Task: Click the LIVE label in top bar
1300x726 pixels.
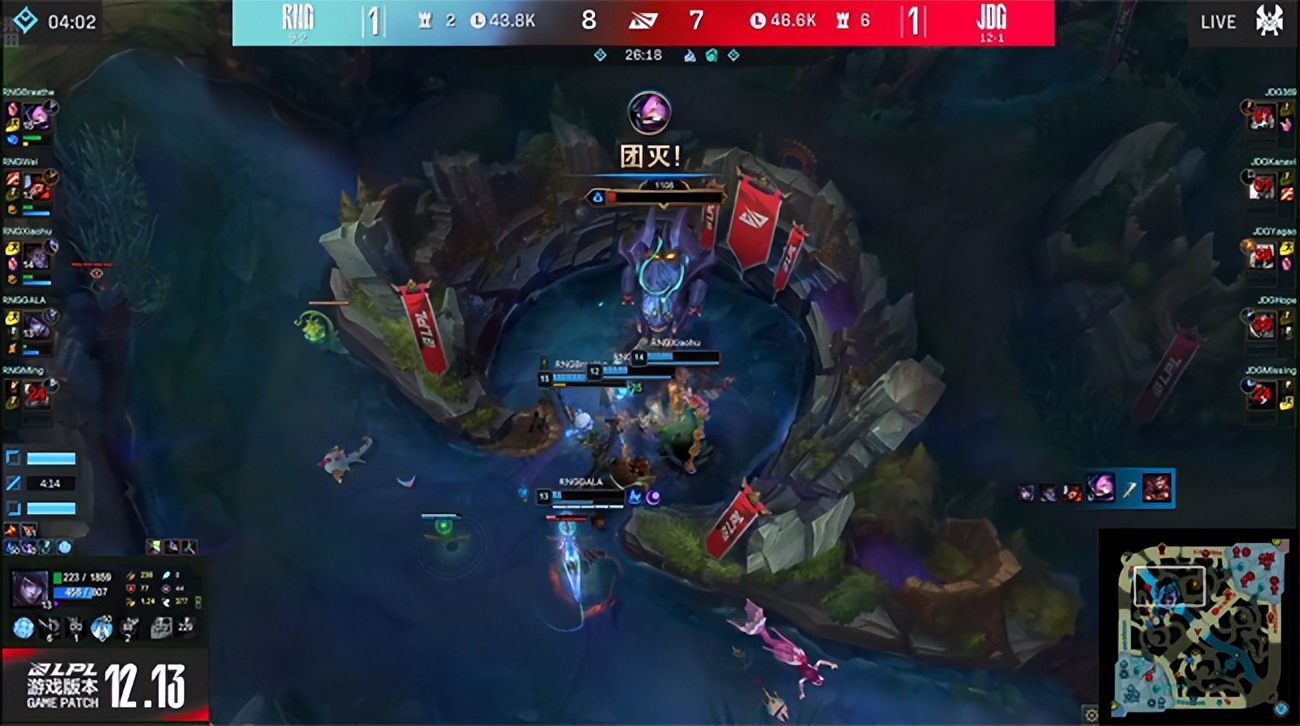Action: tap(1216, 20)
